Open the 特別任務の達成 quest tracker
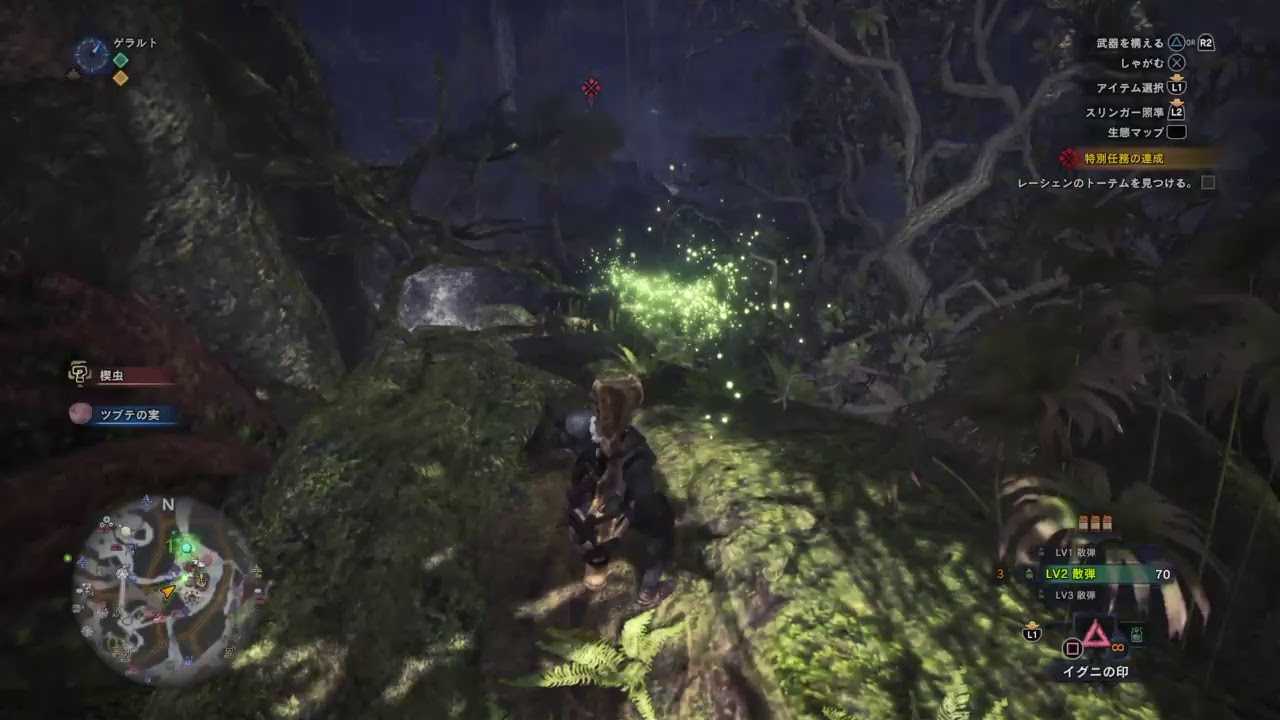The image size is (1280, 720). pyautogui.click(x=1125, y=158)
